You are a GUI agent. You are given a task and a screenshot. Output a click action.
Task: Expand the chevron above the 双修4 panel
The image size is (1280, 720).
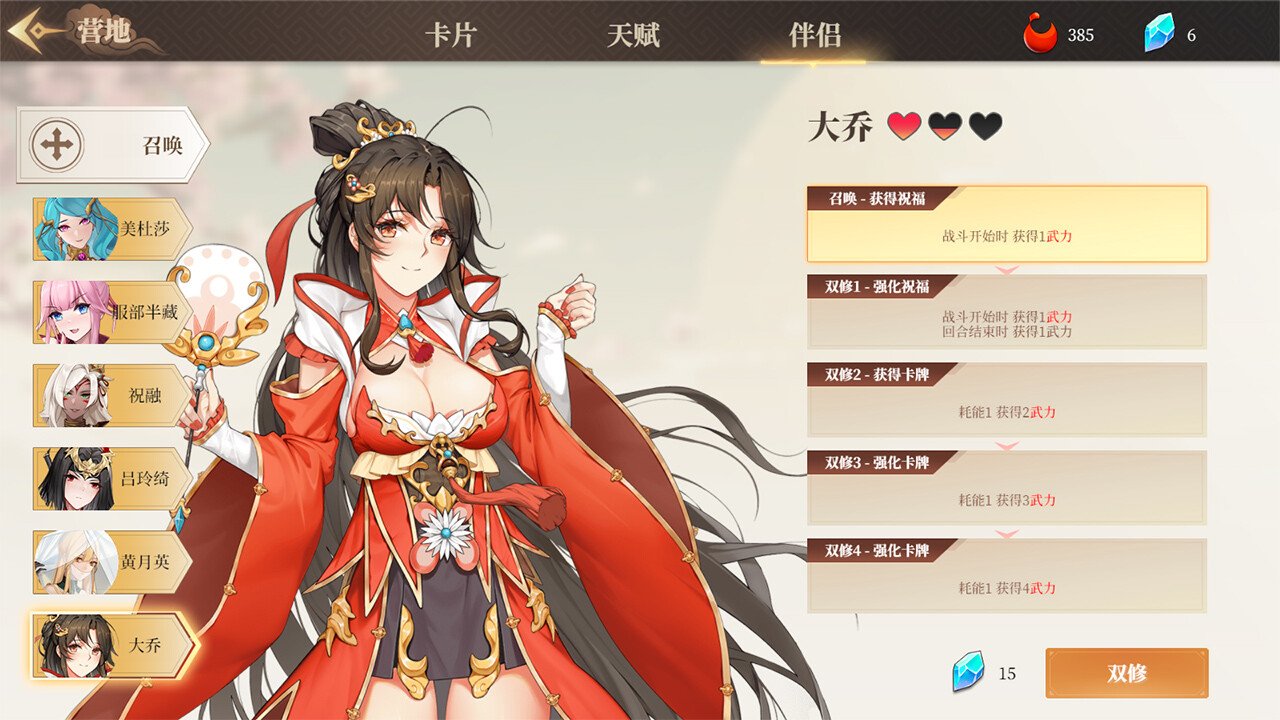tap(1005, 535)
